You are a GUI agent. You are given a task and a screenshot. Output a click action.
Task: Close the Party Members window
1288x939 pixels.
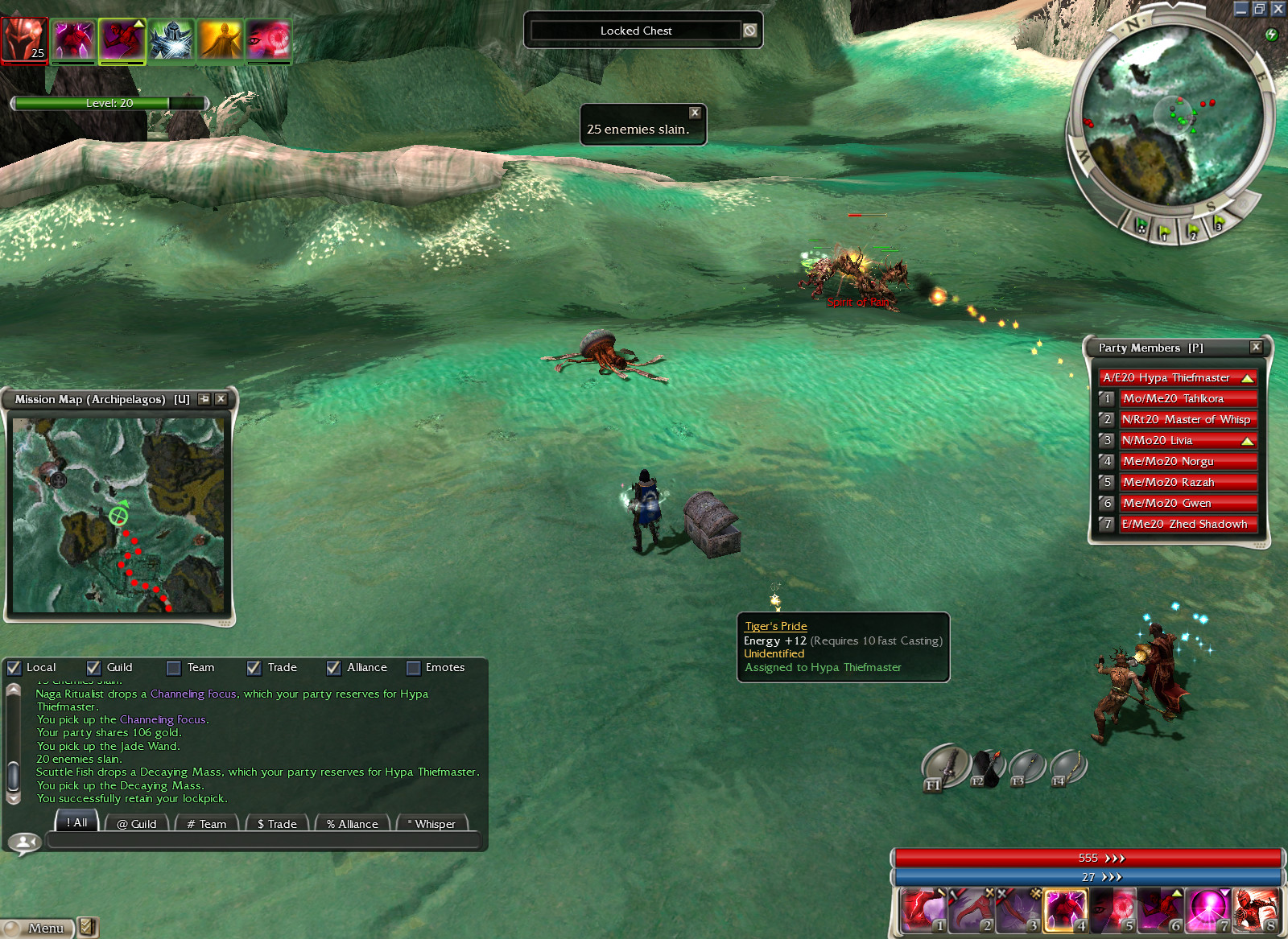pos(1256,347)
